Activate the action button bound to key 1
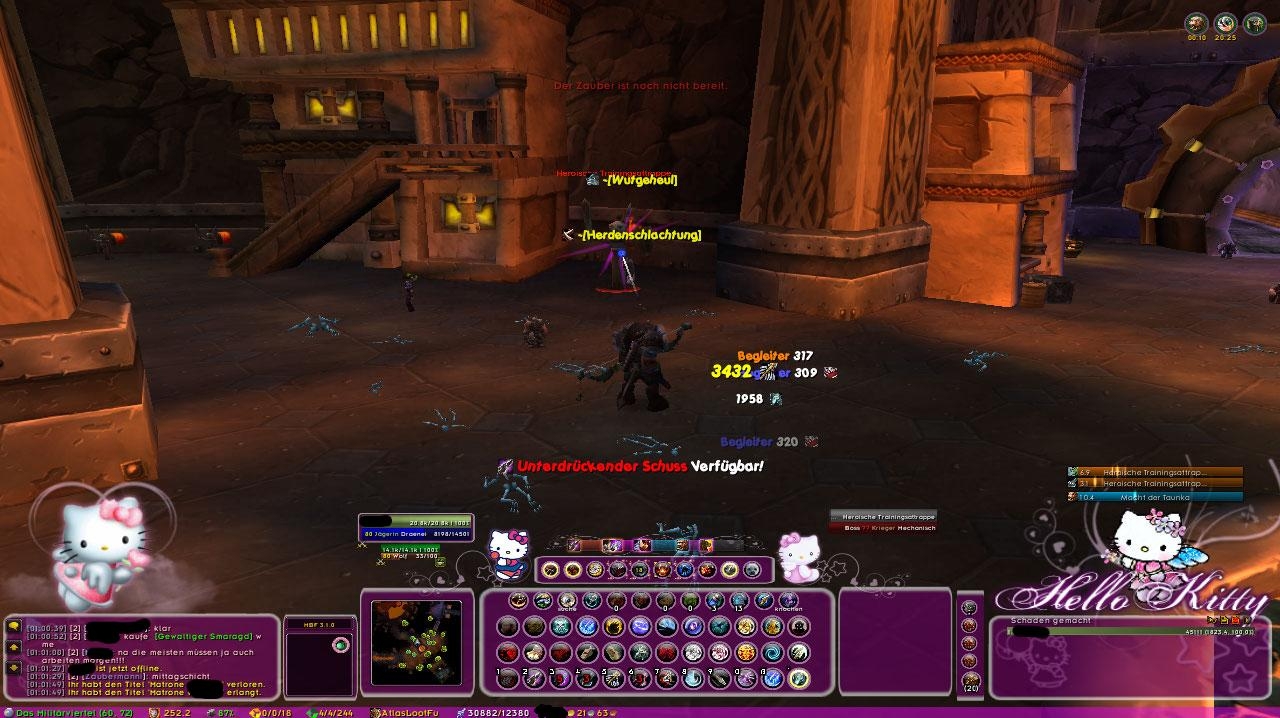The width and height of the screenshot is (1280, 718). click(x=509, y=678)
